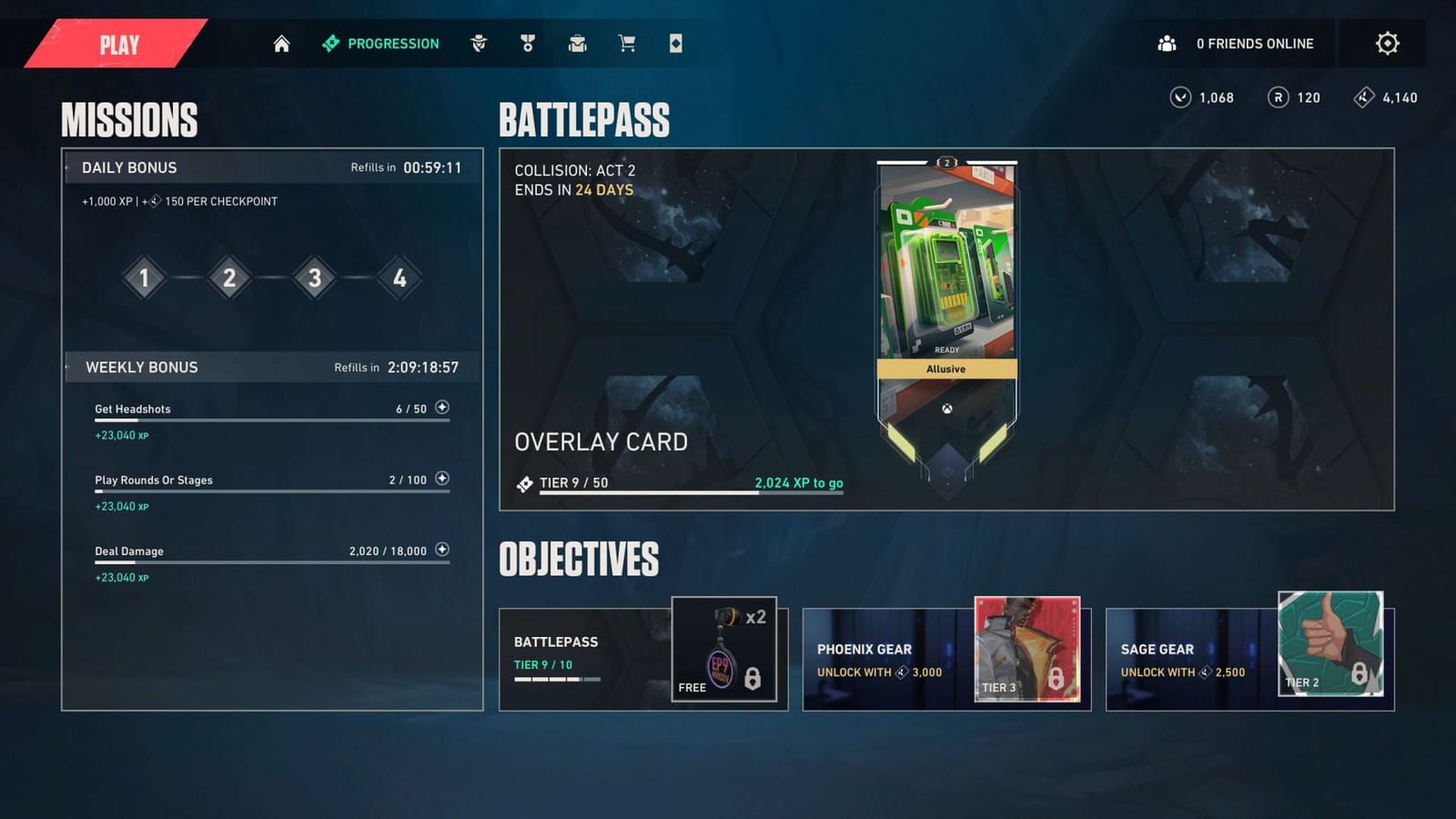The height and width of the screenshot is (819, 1456).
Task: Open the Career medal icon
Action: (x=528, y=43)
